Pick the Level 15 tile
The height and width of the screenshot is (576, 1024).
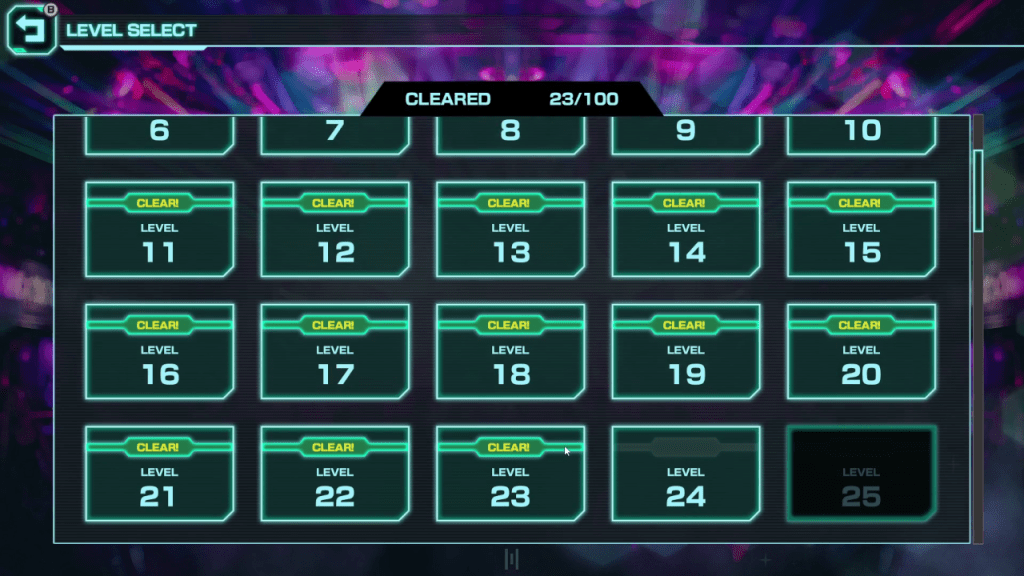[x=861, y=230]
